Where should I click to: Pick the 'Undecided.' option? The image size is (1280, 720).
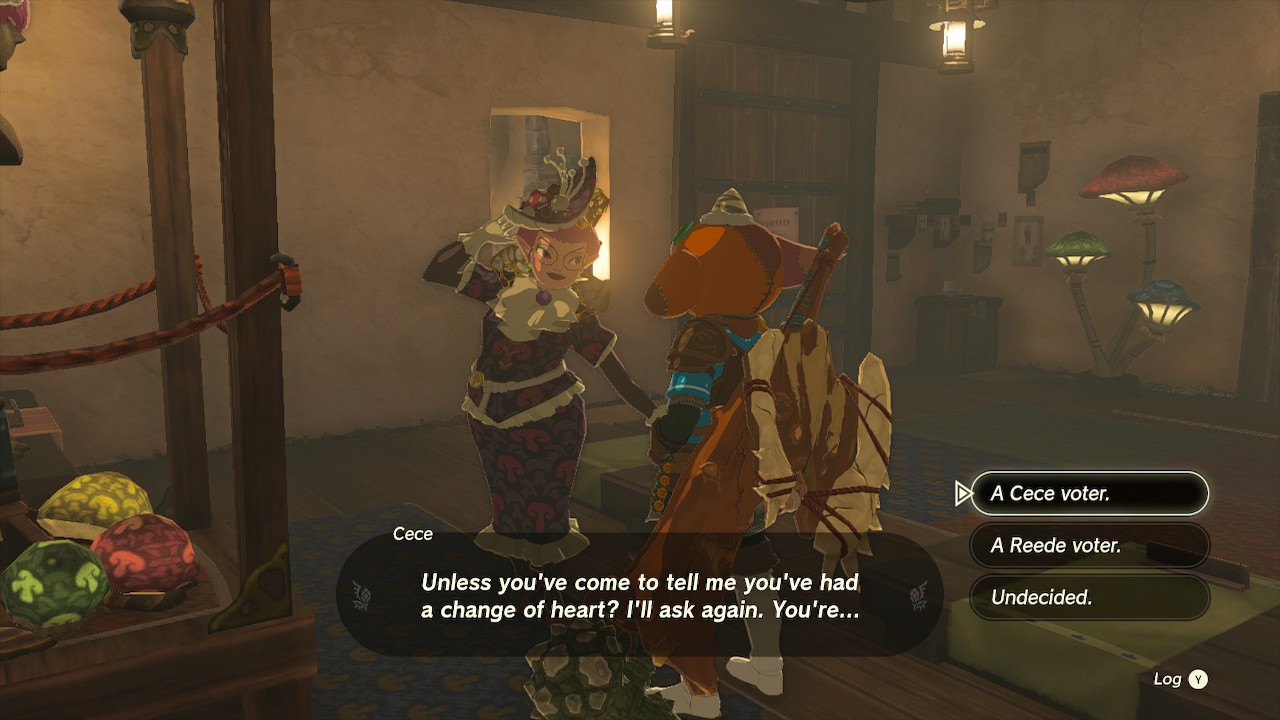[1089, 598]
